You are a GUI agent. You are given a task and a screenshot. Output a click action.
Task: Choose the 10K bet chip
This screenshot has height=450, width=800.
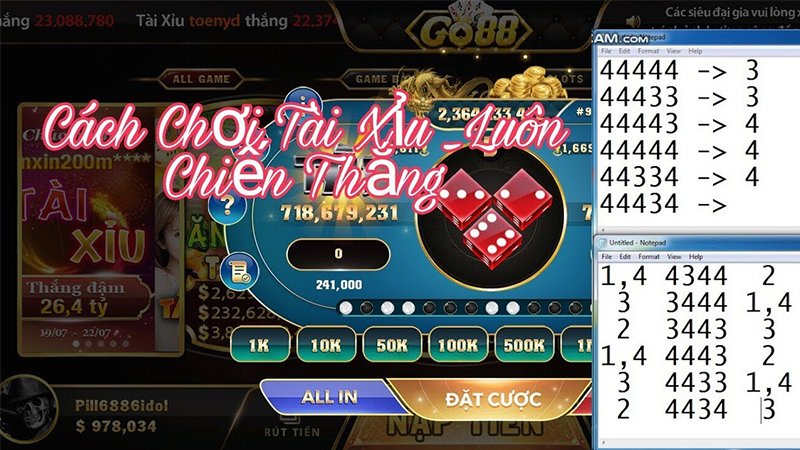(323, 346)
